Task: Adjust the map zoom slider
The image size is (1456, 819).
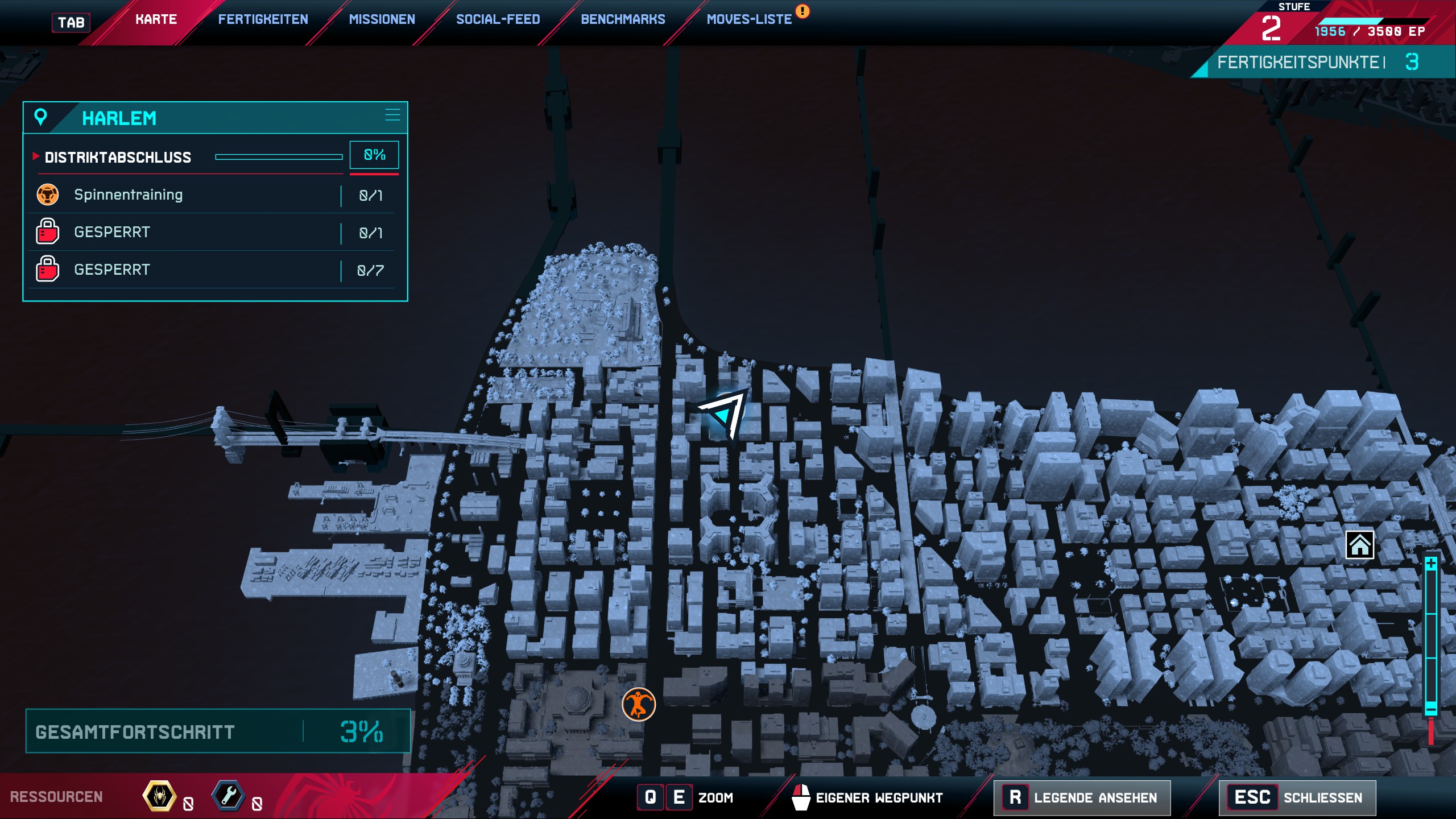Action: tap(1431, 637)
